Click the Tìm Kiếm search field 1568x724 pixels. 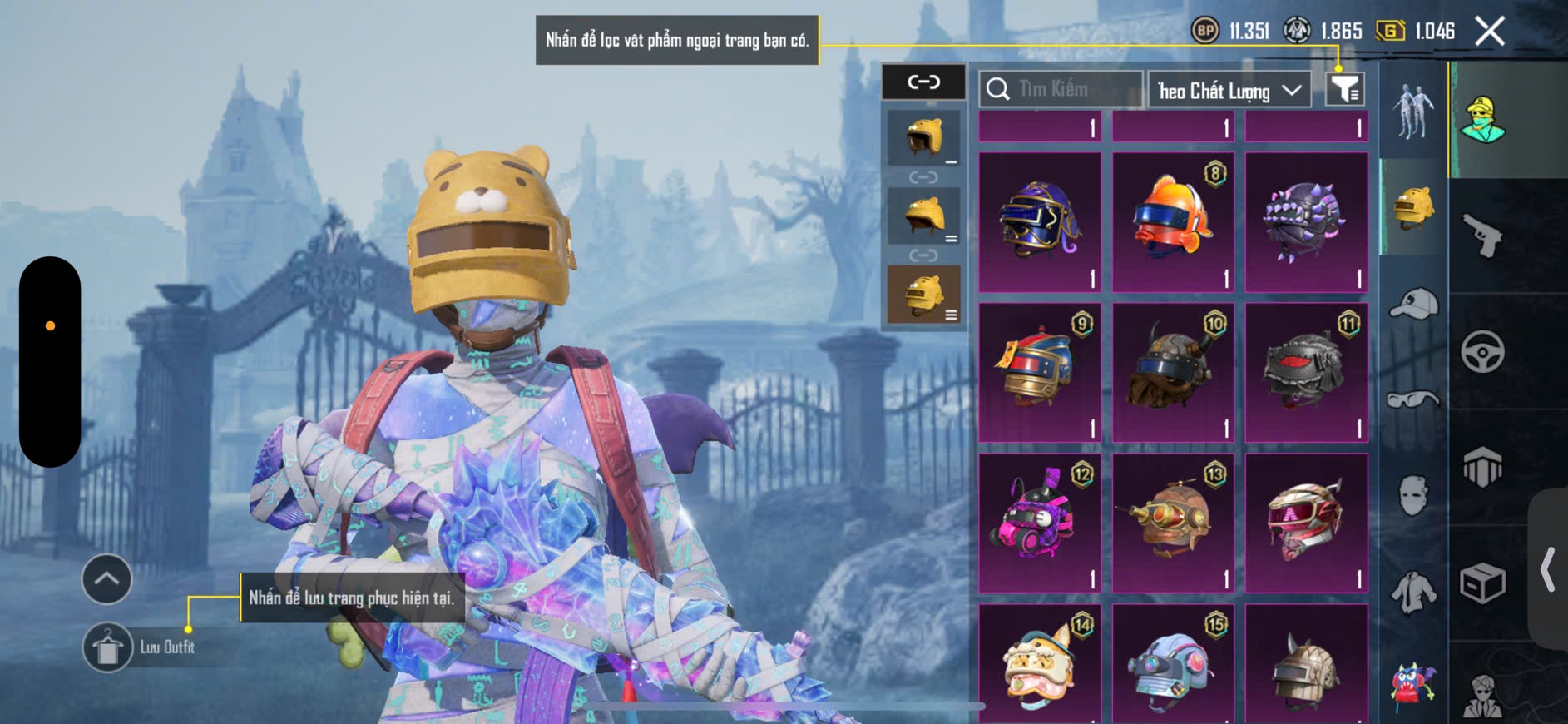1061,89
